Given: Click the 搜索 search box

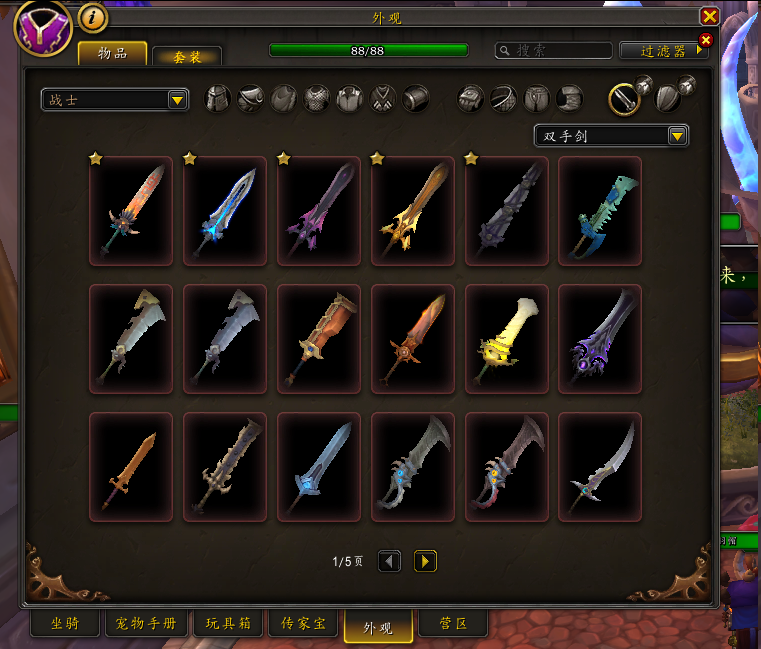Looking at the screenshot, I should (554, 50).
